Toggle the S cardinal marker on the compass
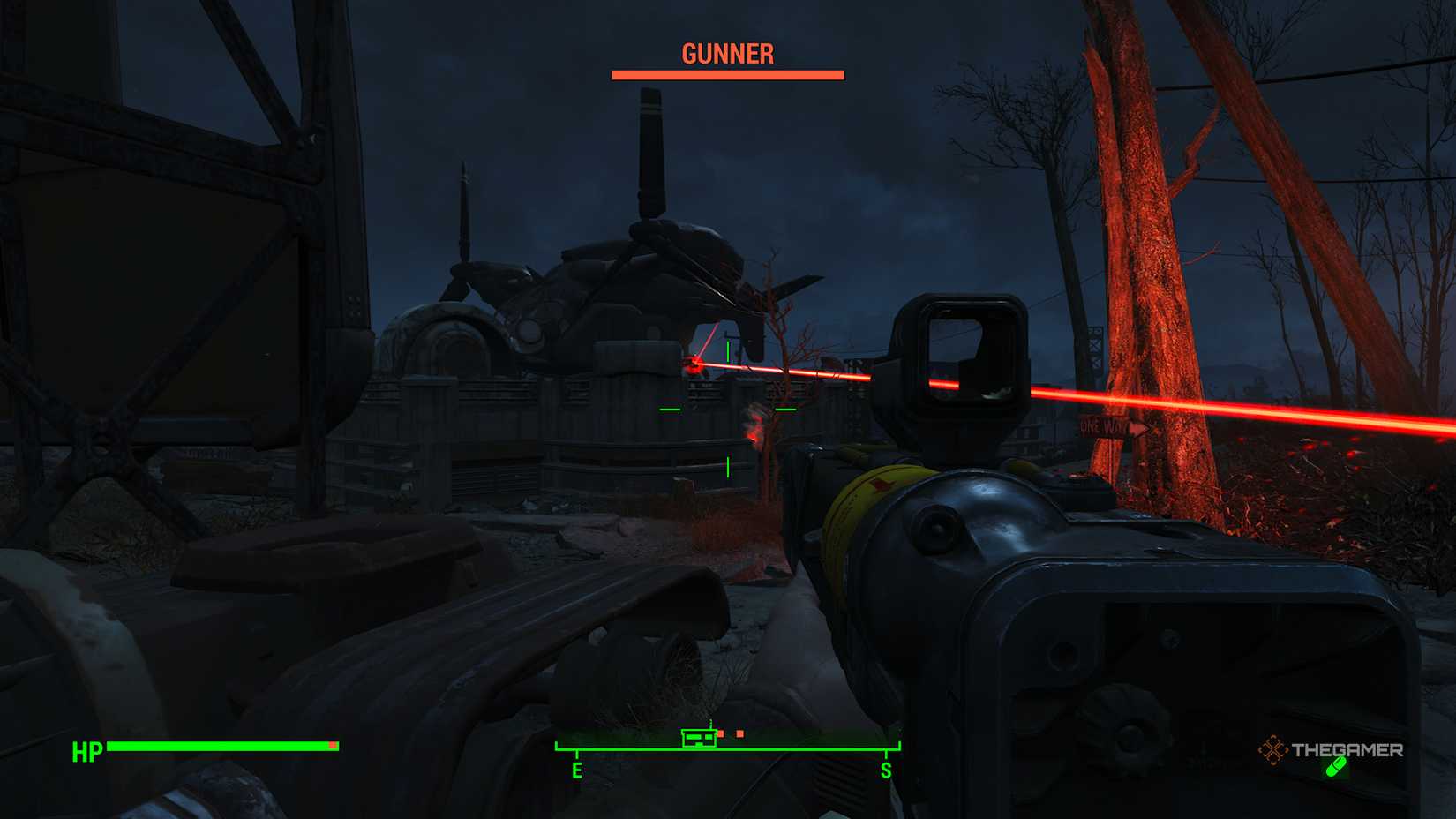This screenshot has width=1456, height=819. pyautogui.click(x=886, y=770)
